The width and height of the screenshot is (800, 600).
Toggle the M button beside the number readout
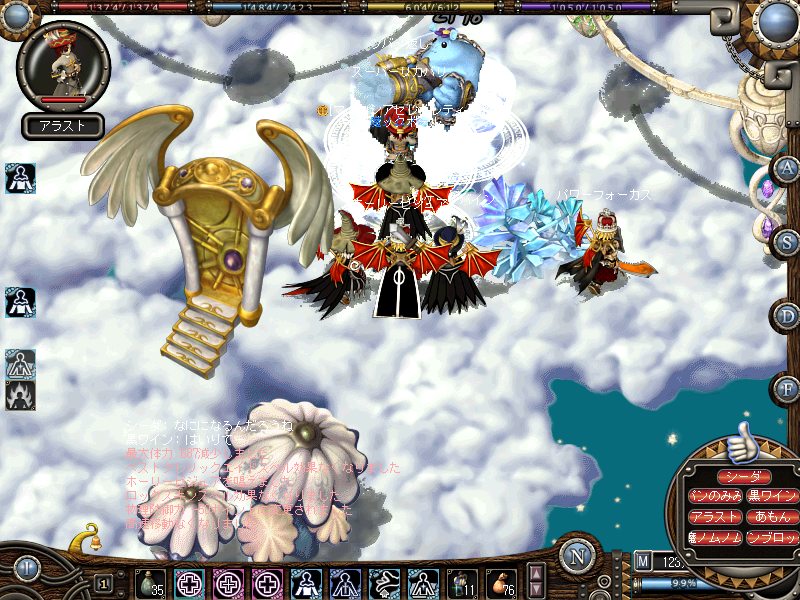click(x=642, y=561)
